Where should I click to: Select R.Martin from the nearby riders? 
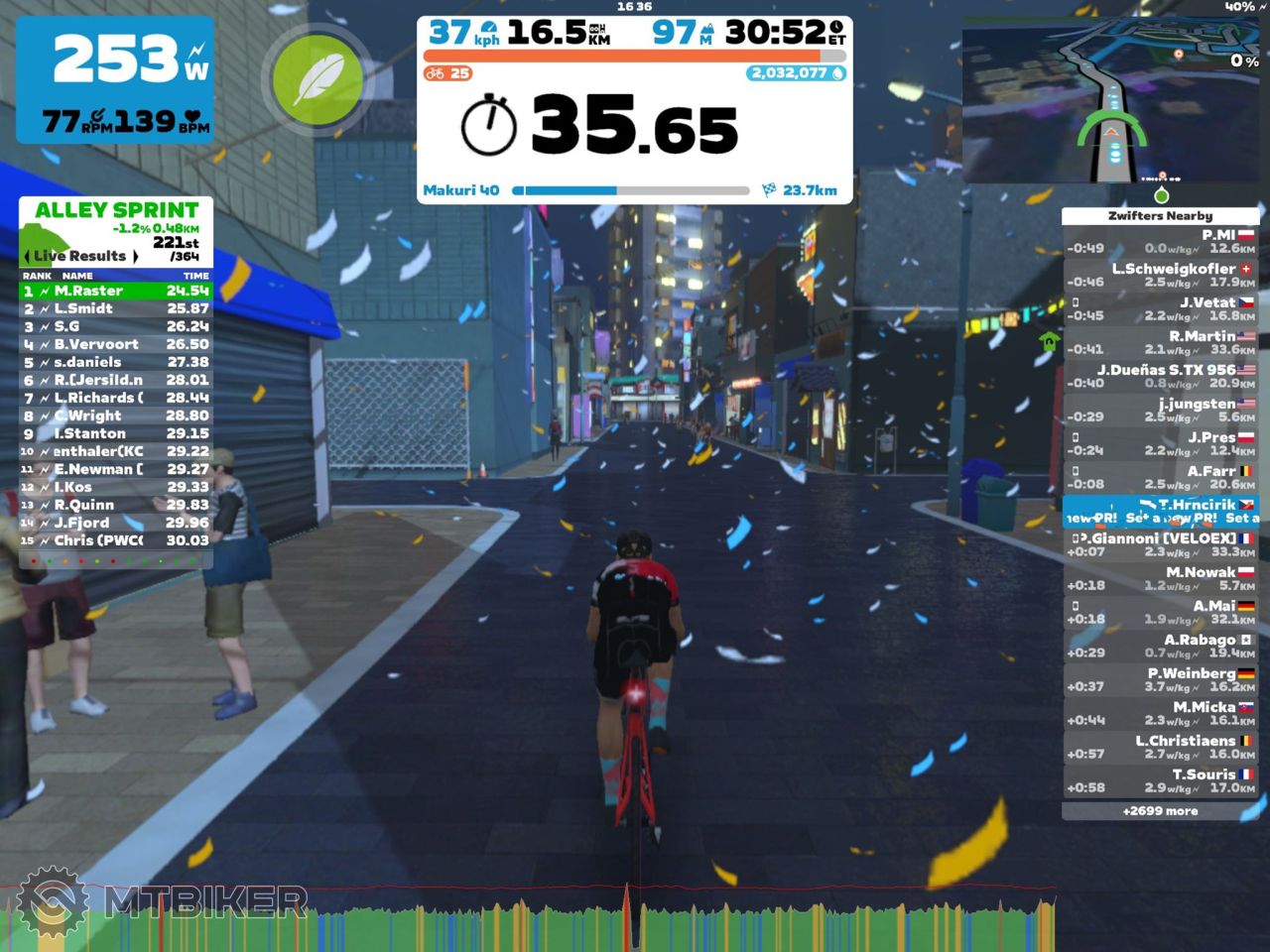pyautogui.click(x=1160, y=342)
